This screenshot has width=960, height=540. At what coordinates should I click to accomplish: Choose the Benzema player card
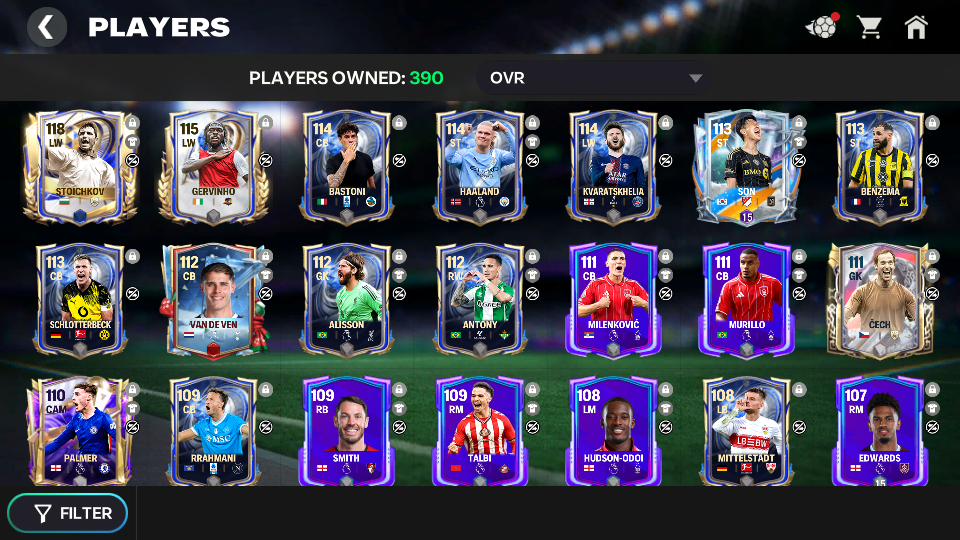pyautogui.click(x=879, y=167)
